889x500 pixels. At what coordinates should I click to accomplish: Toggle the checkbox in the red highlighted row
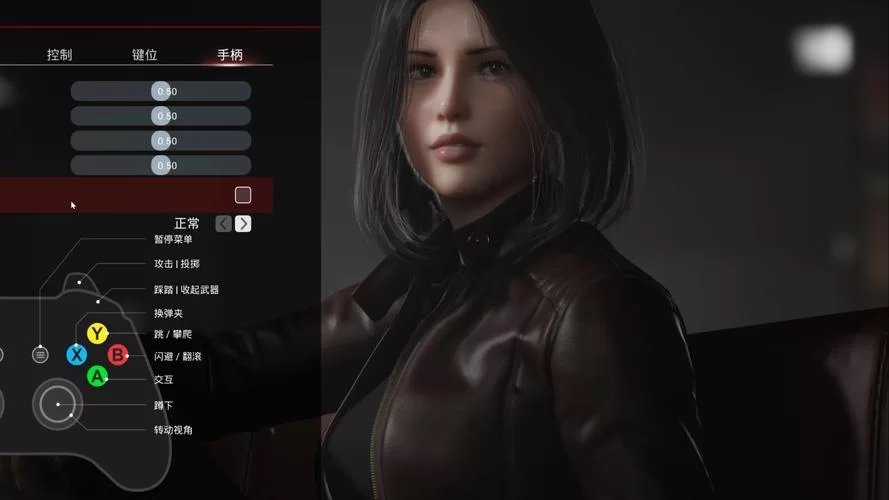[x=243, y=195]
